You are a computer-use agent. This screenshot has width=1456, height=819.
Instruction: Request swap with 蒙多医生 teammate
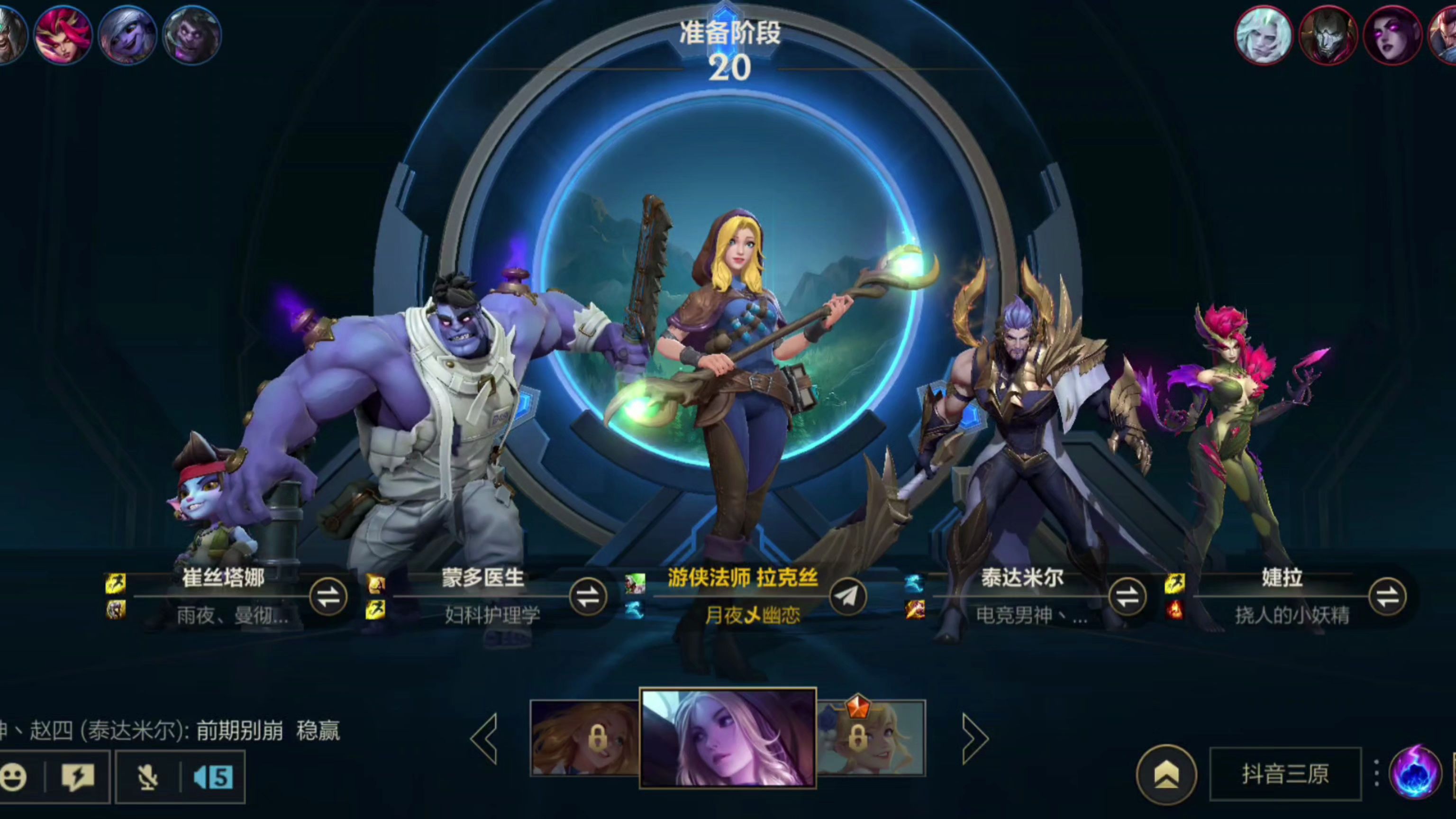click(587, 597)
